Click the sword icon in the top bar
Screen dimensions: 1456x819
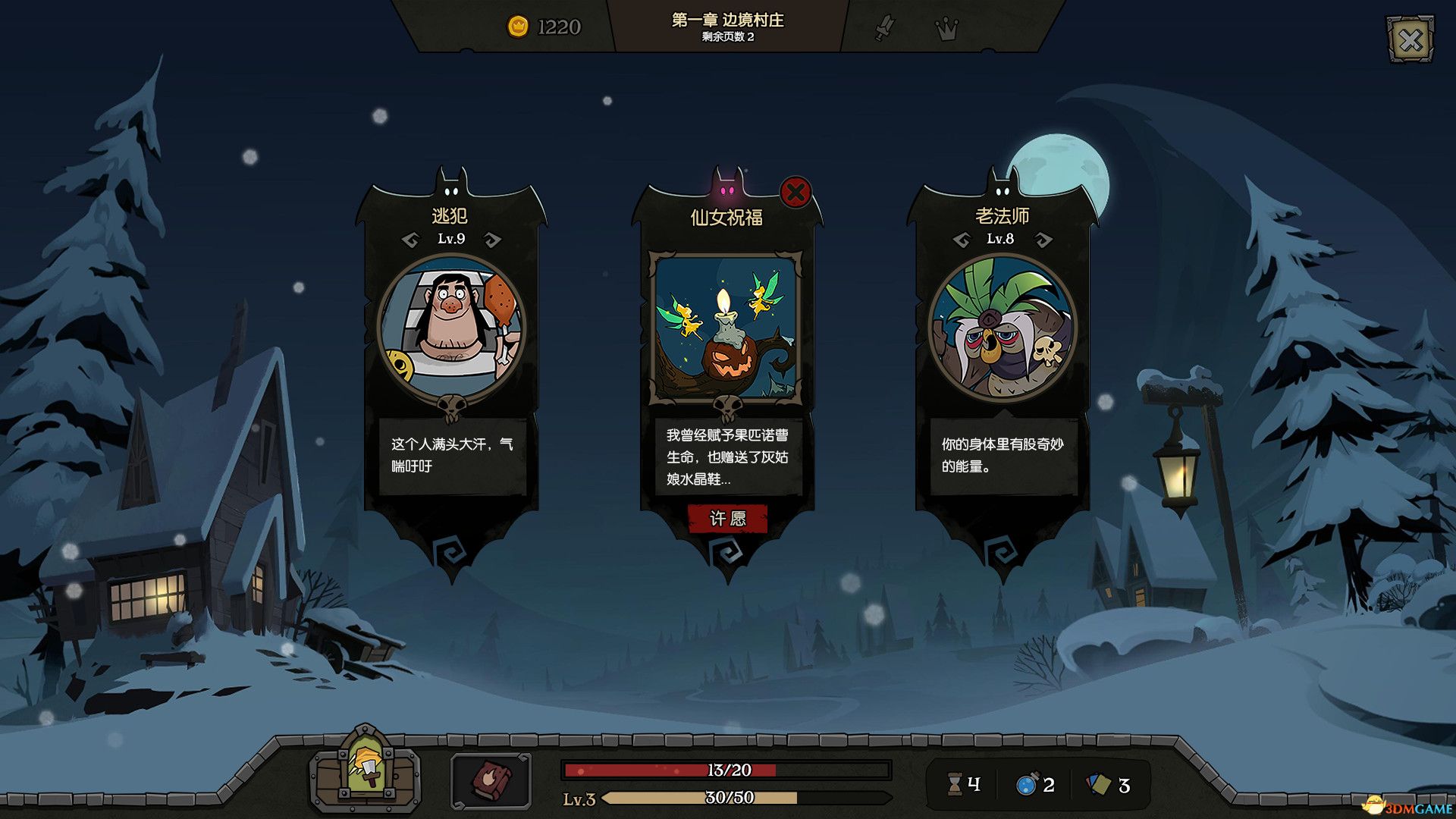tap(884, 29)
